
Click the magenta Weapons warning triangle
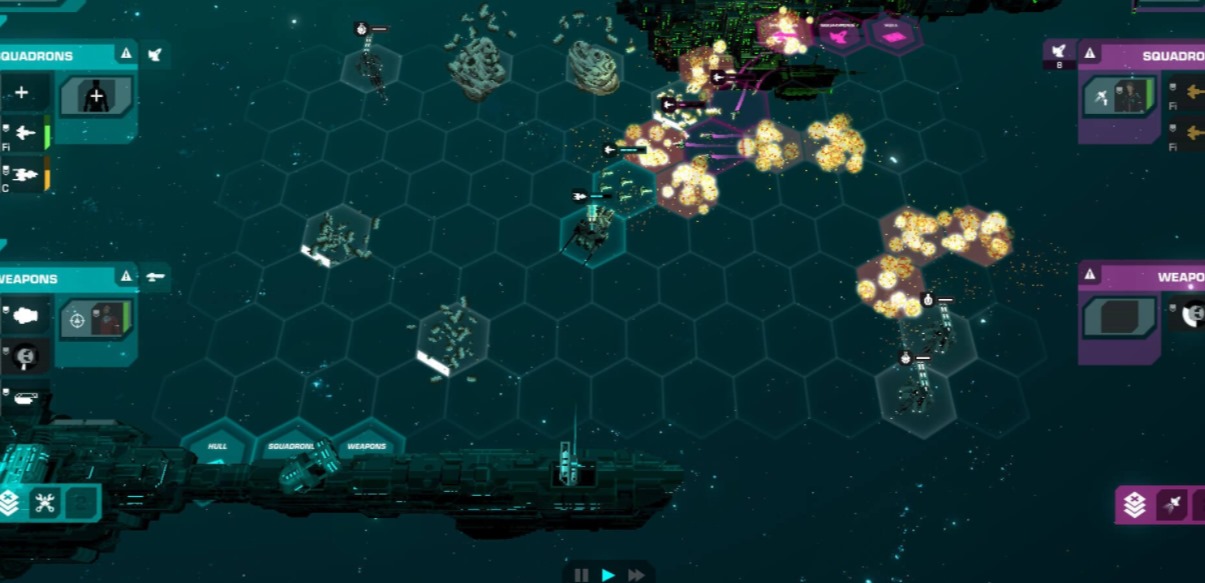pyautogui.click(x=1090, y=275)
